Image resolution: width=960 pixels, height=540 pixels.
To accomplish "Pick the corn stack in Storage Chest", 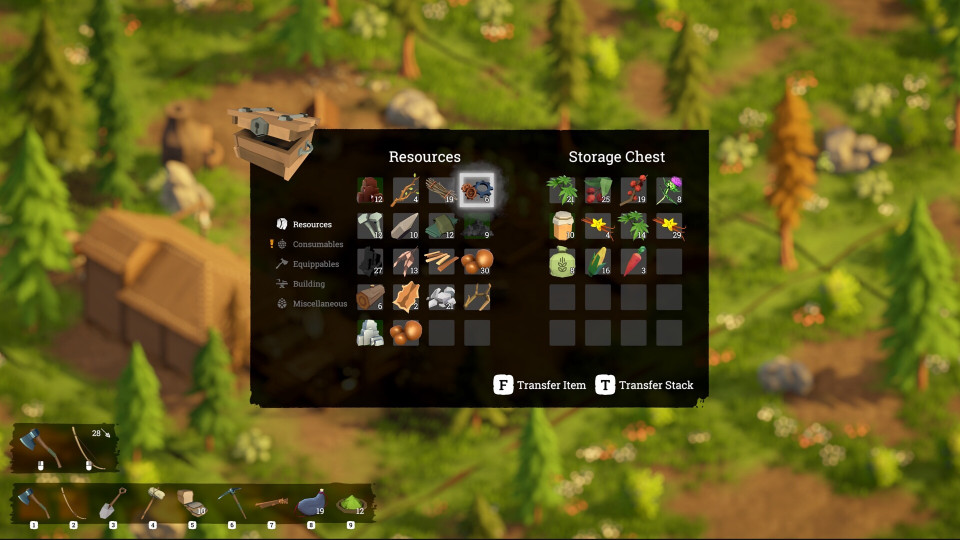I will point(598,262).
